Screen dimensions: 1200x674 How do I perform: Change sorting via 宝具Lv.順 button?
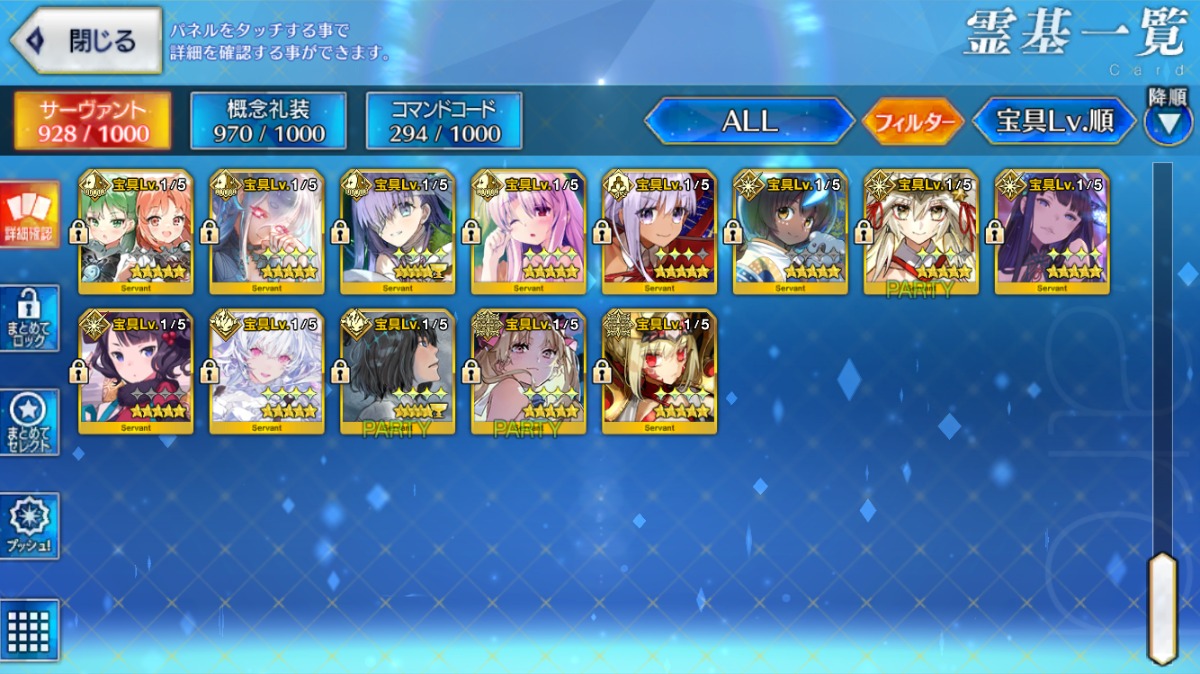coord(1055,122)
